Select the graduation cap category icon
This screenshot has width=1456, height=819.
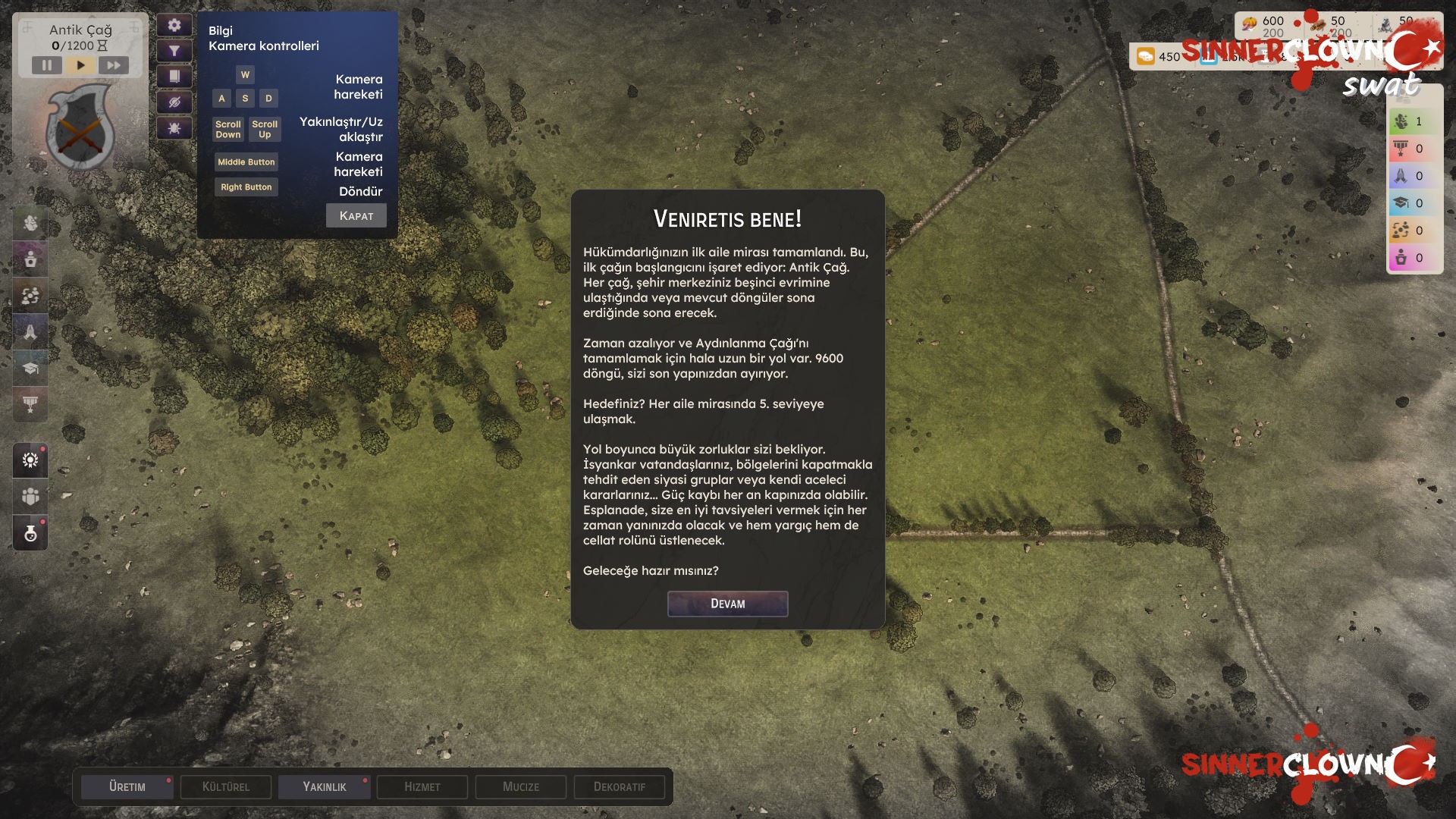(x=30, y=369)
